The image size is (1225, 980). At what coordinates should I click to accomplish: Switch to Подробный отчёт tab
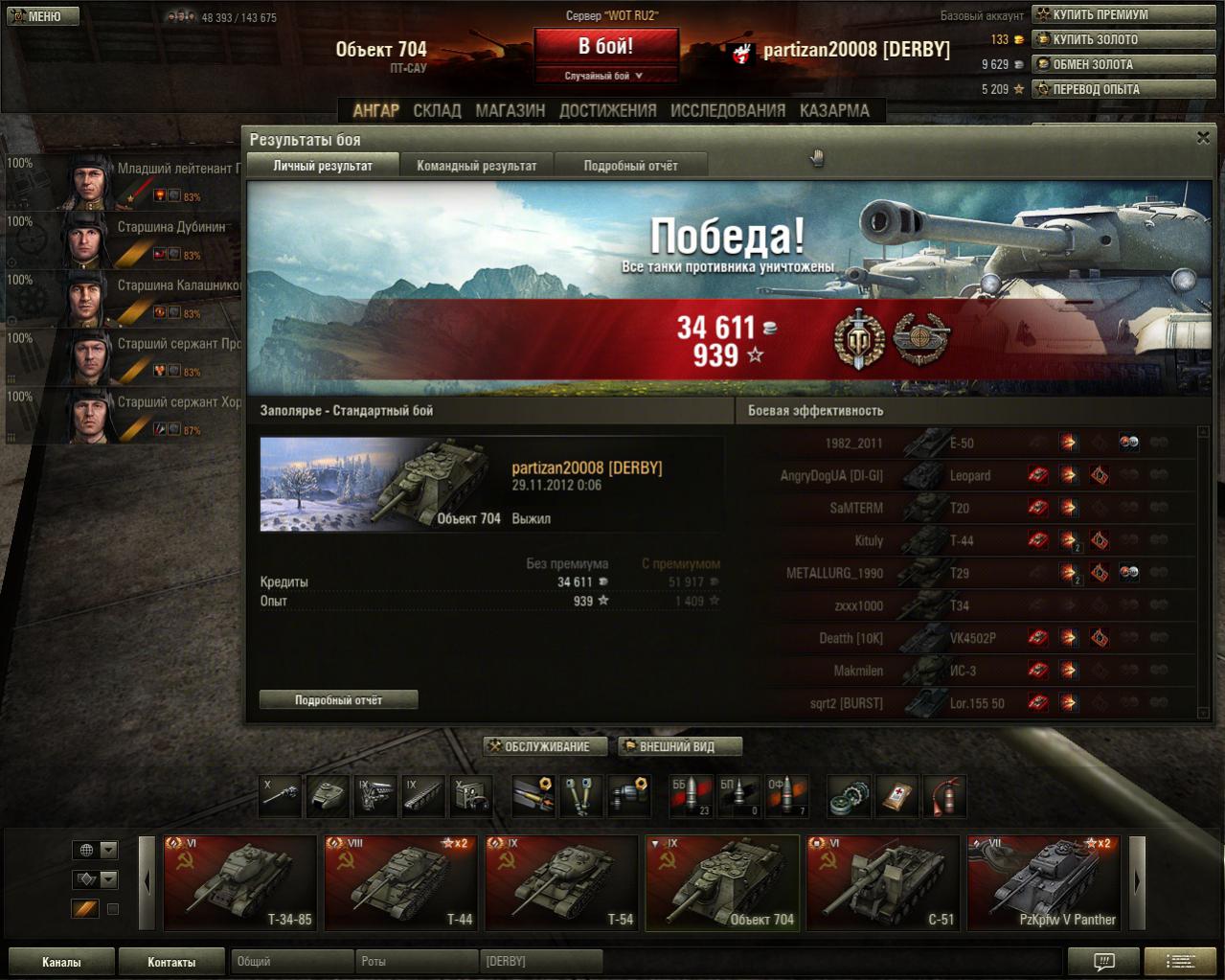pos(630,166)
